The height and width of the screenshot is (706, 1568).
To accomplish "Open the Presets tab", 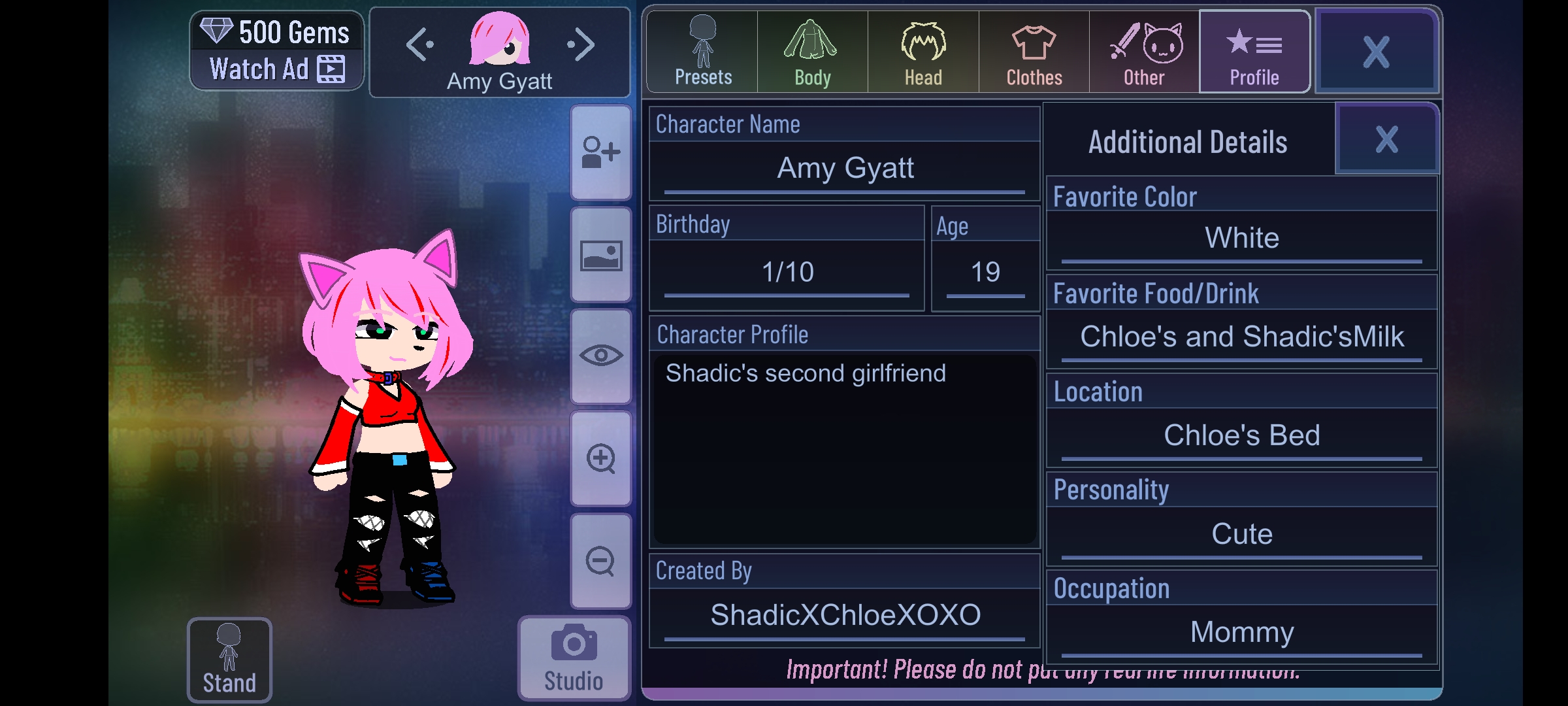I will 702,52.
